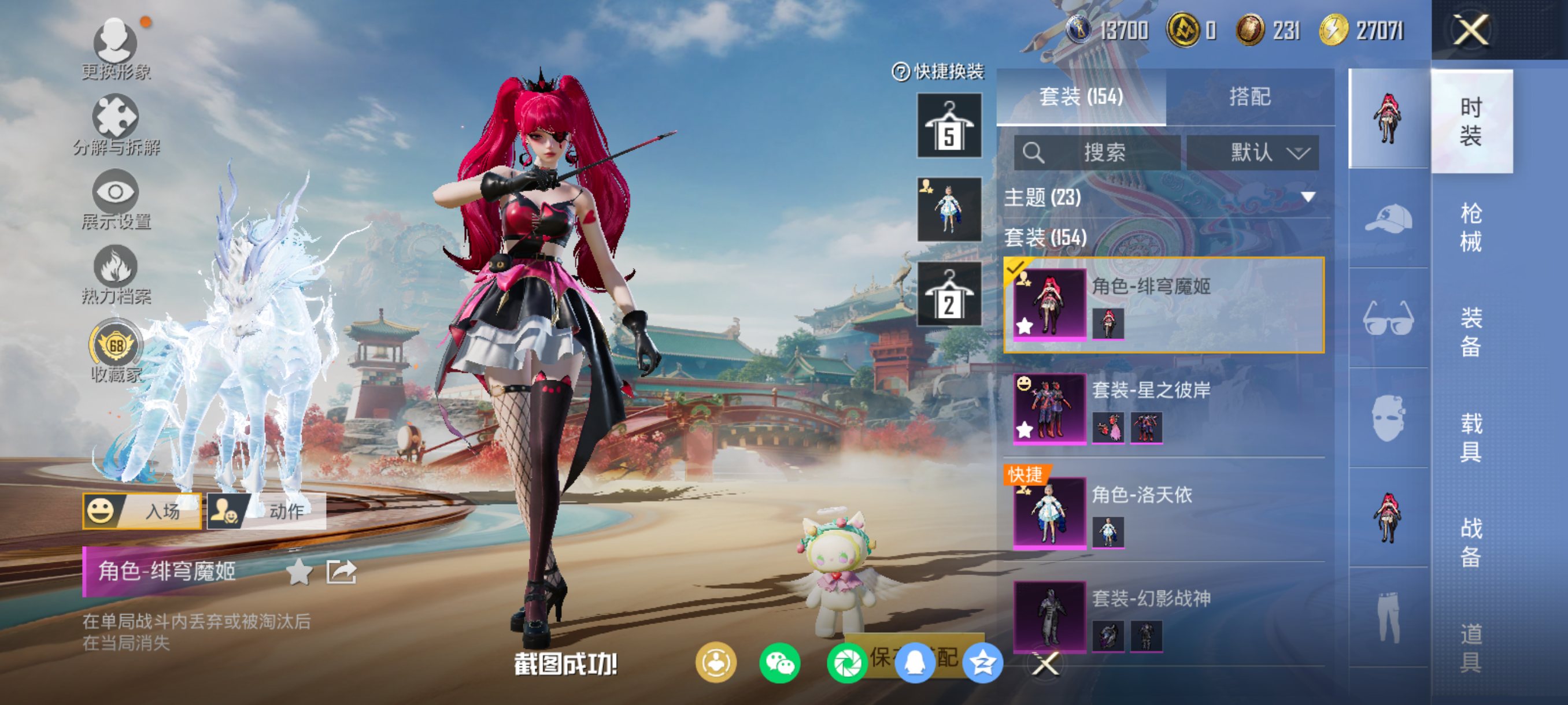Favorite the outfit with the star beside its name
Viewport: 1568px width, 705px height.
pyautogui.click(x=299, y=572)
